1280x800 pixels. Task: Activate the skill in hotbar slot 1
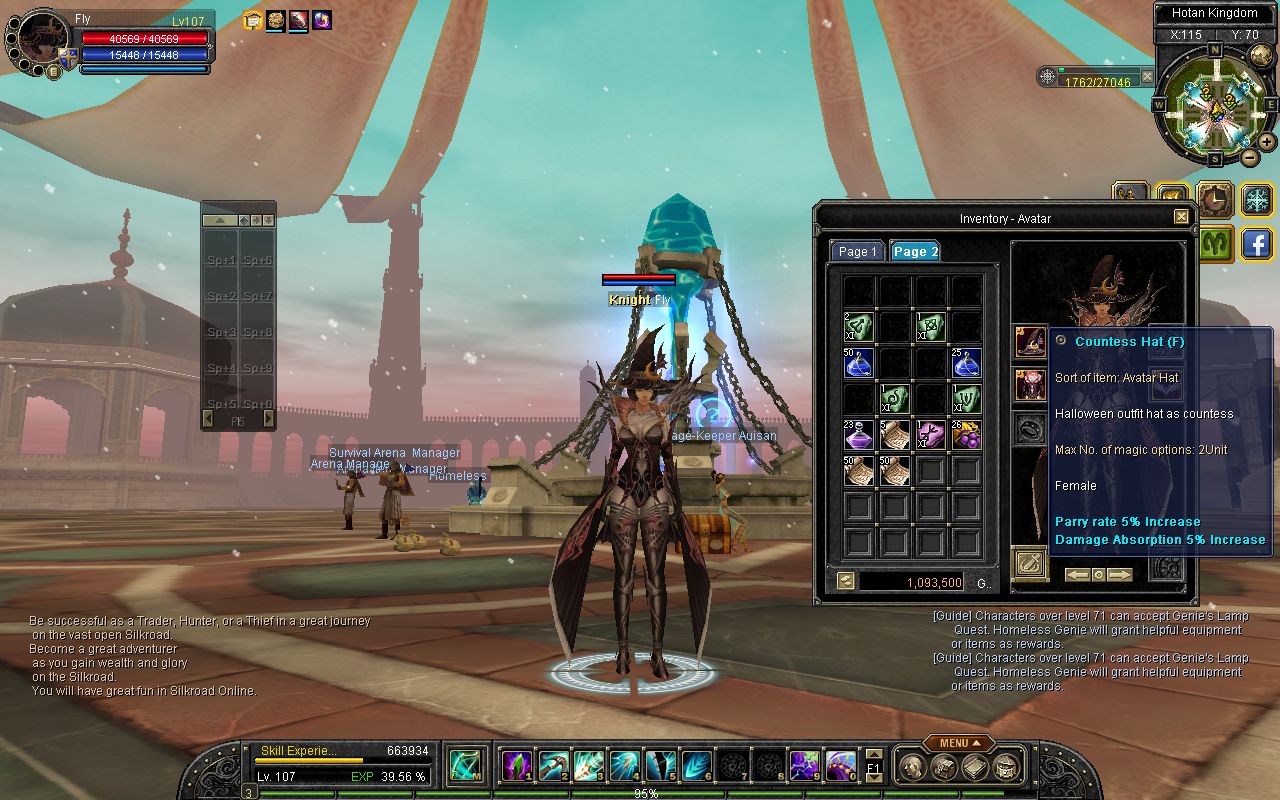pos(516,766)
